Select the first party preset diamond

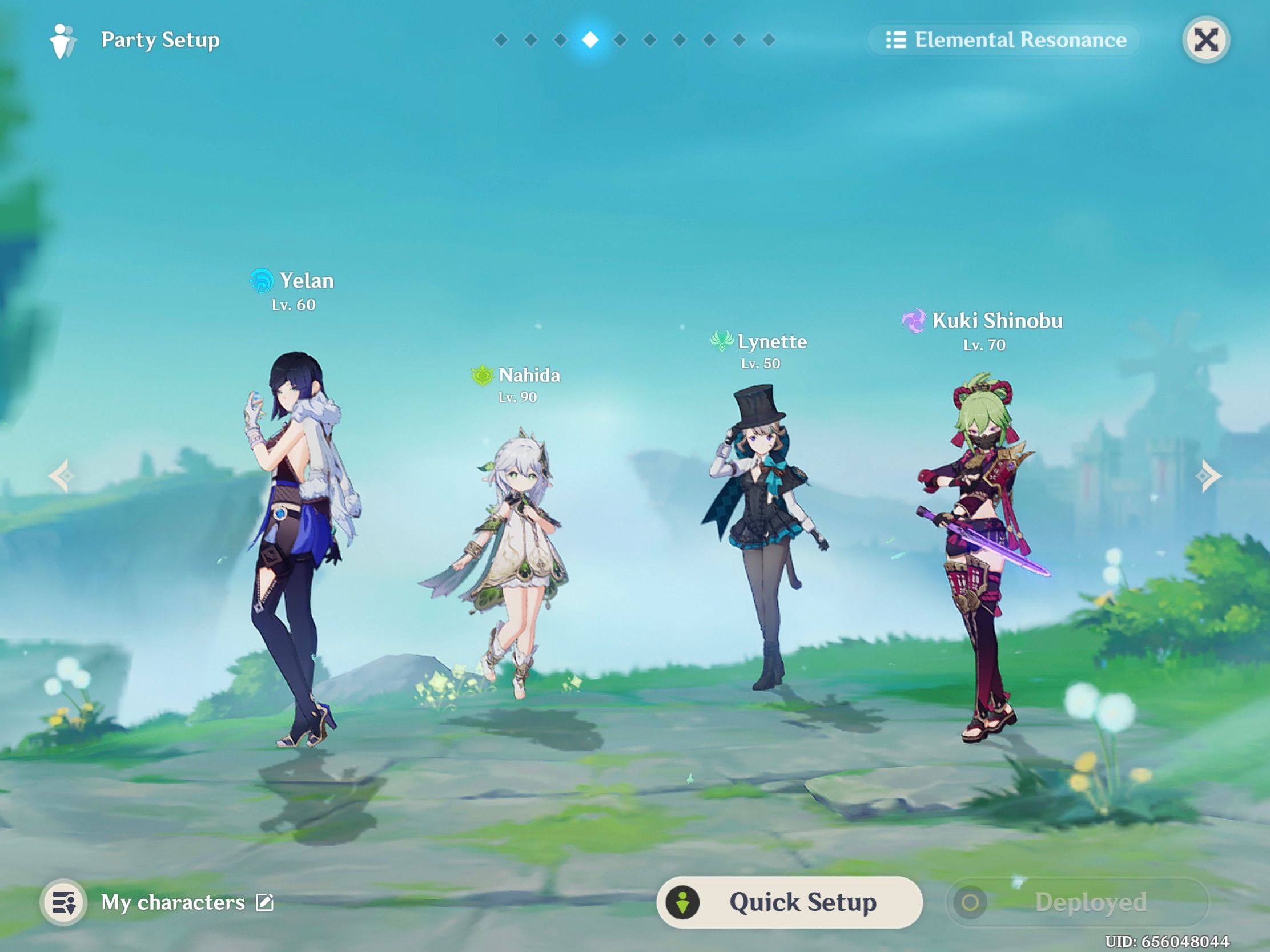[501, 40]
